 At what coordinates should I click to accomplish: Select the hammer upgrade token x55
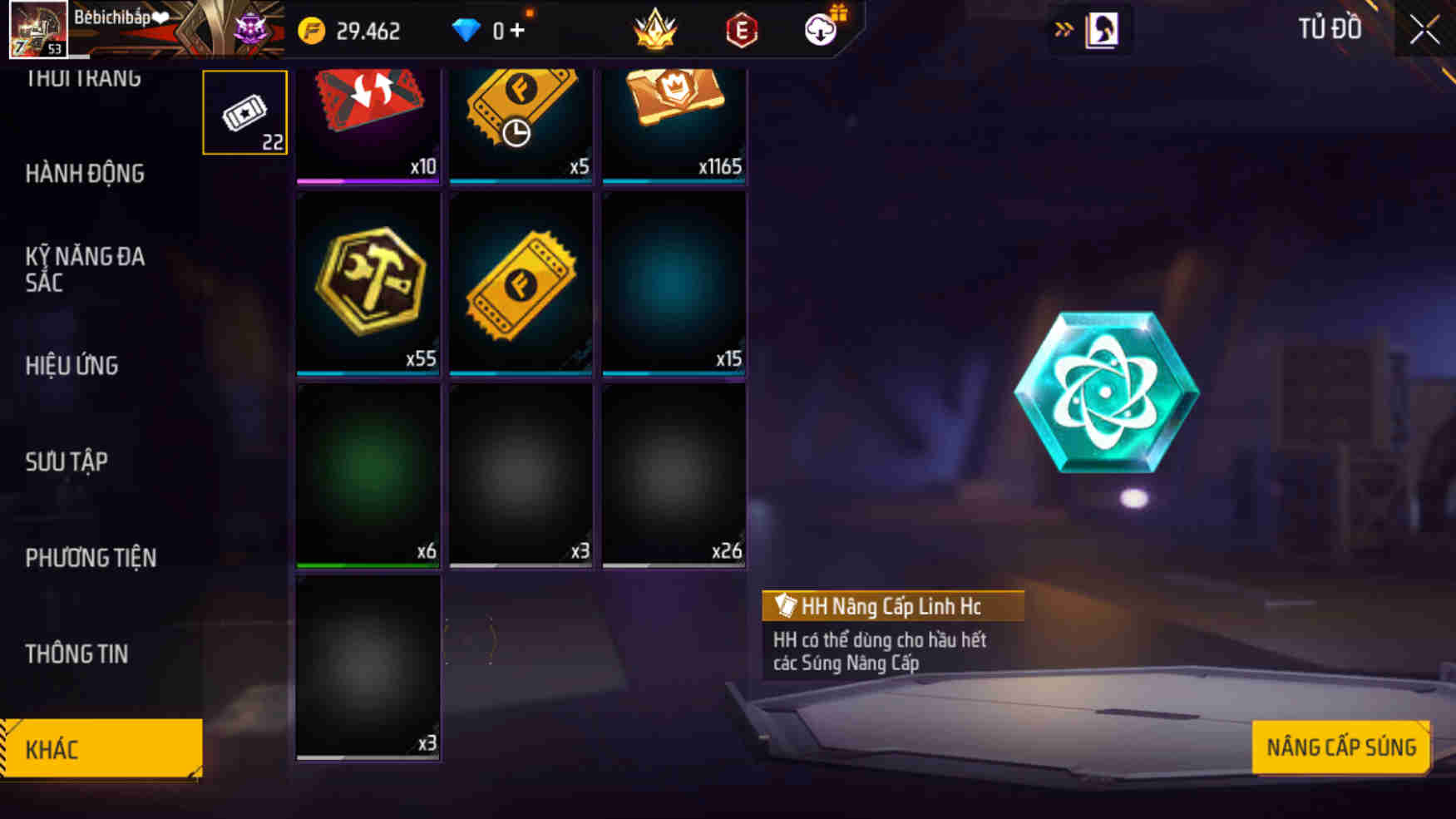[368, 287]
